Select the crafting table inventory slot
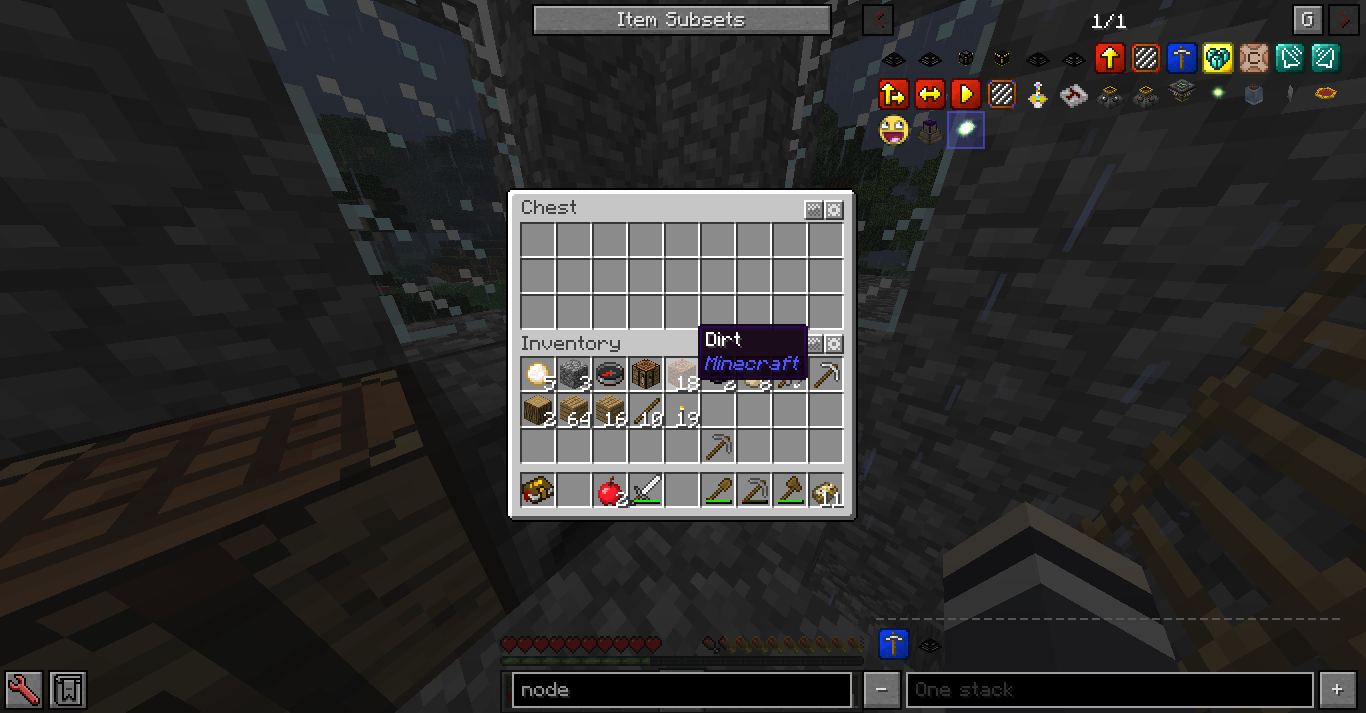Image resolution: width=1366 pixels, height=713 pixels. click(645, 374)
